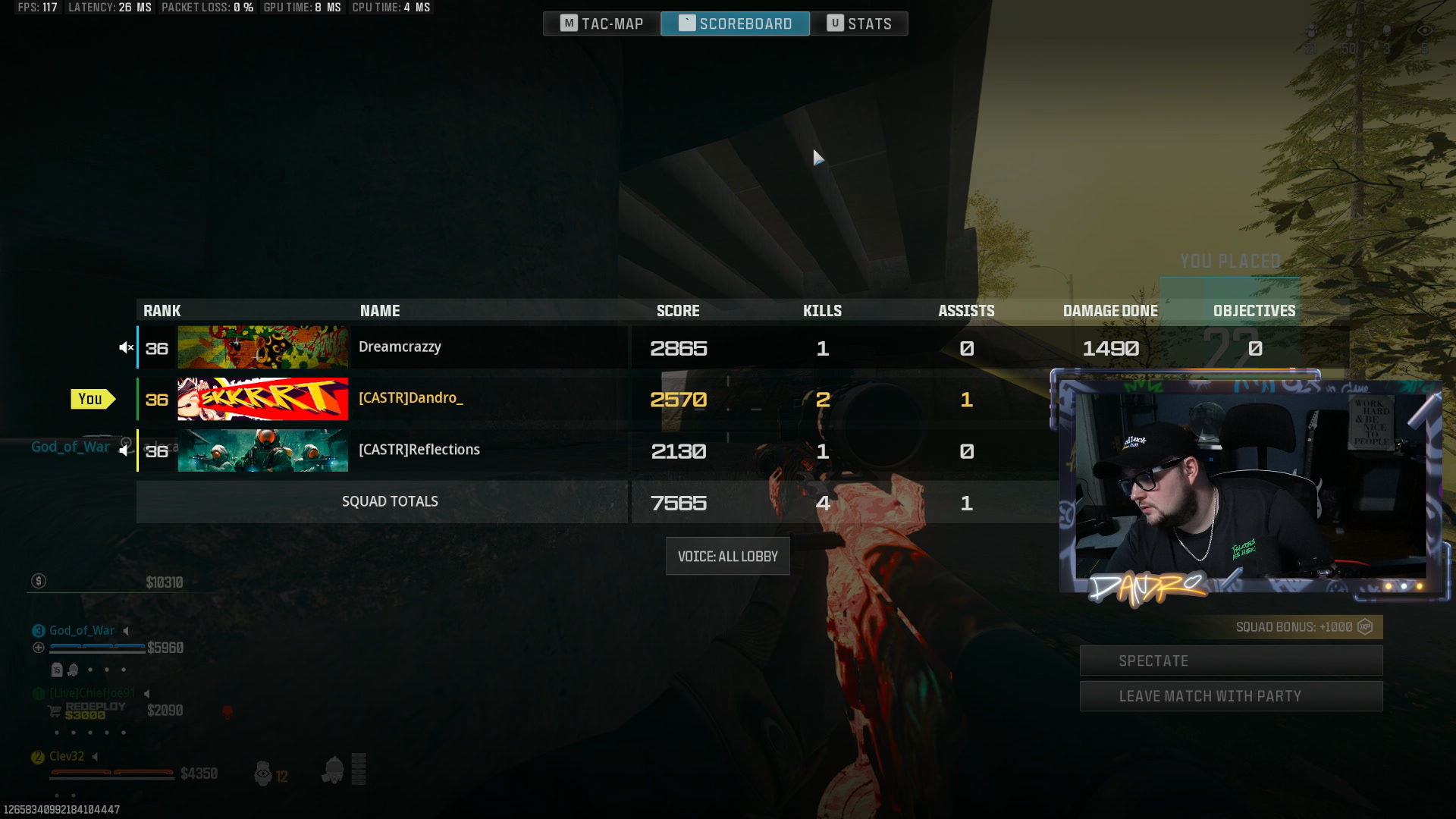Toggle the Voice: All Lobby button
1456x819 pixels.
point(727,557)
